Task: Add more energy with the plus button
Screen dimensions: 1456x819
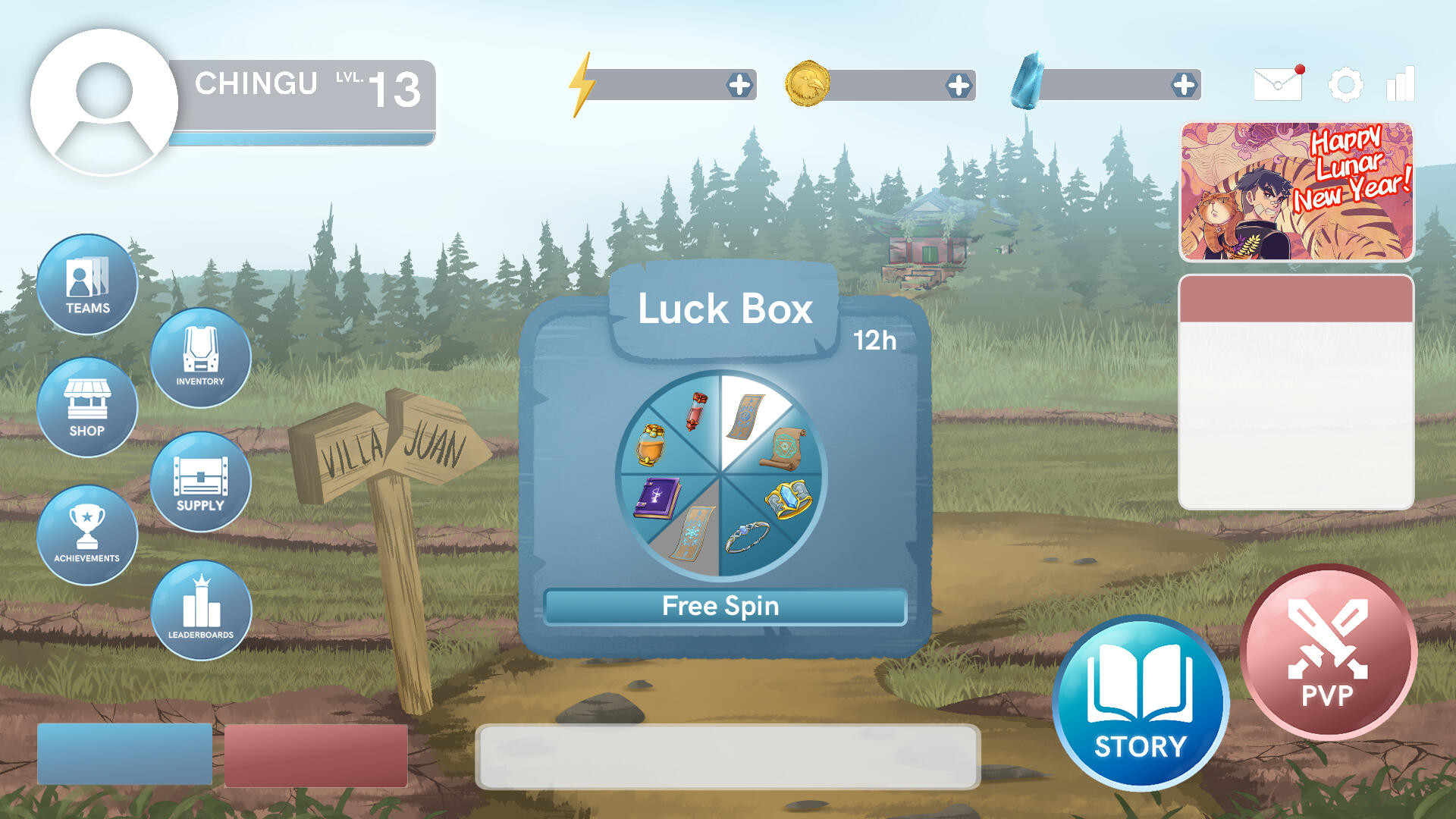Action: point(739,85)
